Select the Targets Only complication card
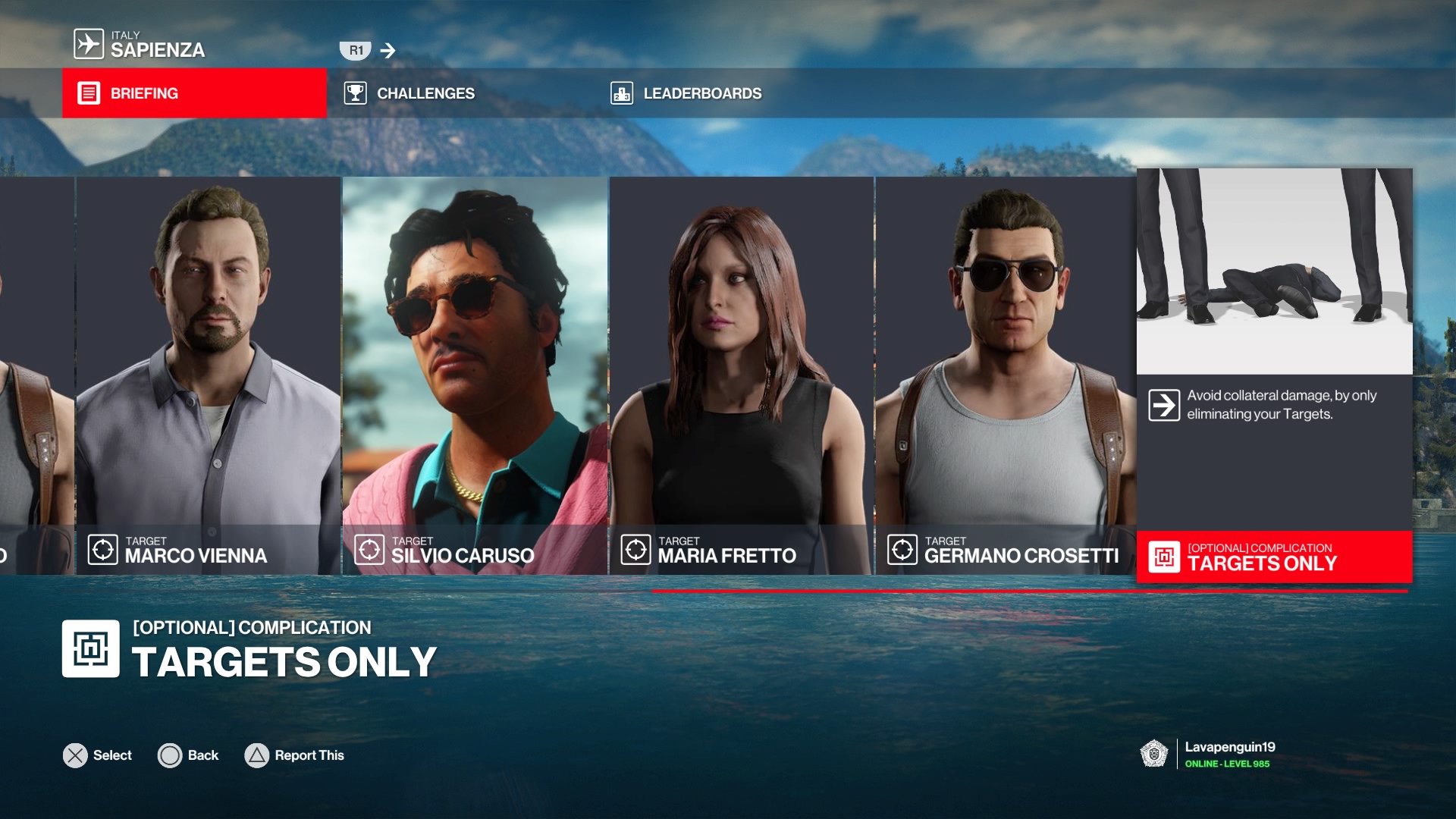The height and width of the screenshot is (819, 1456). tap(1274, 375)
